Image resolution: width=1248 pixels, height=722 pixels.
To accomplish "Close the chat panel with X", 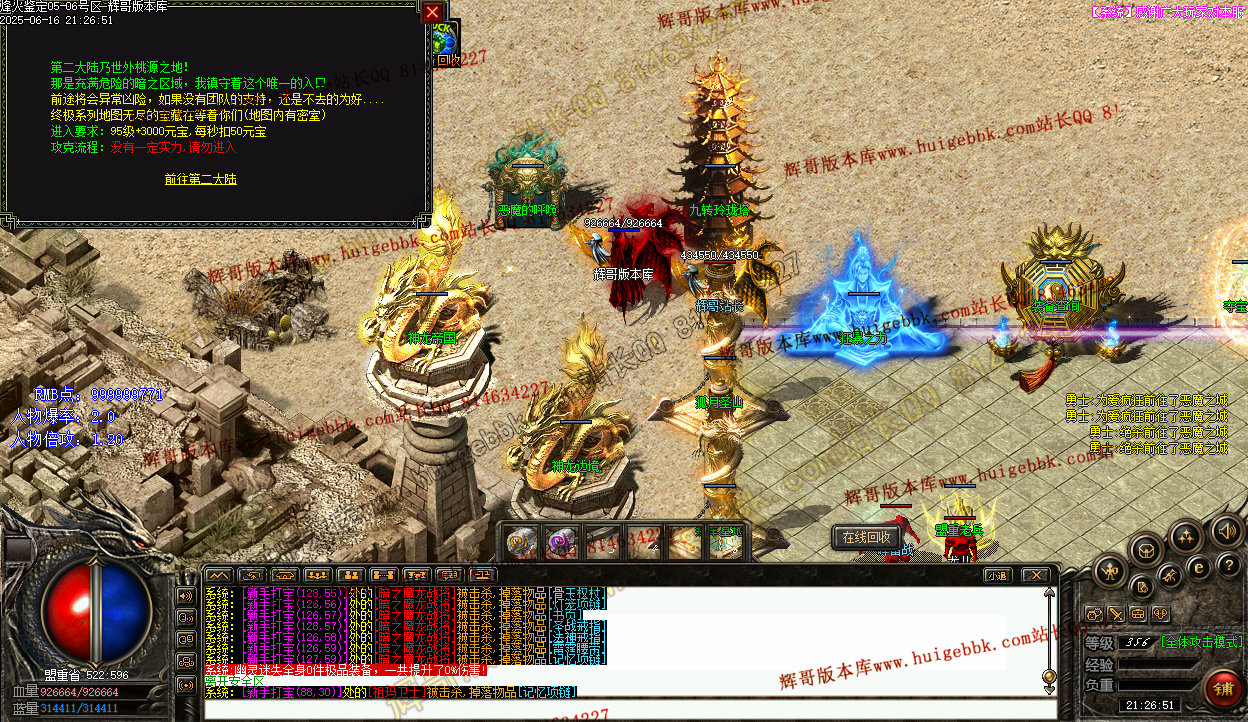I will [x=1035, y=575].
